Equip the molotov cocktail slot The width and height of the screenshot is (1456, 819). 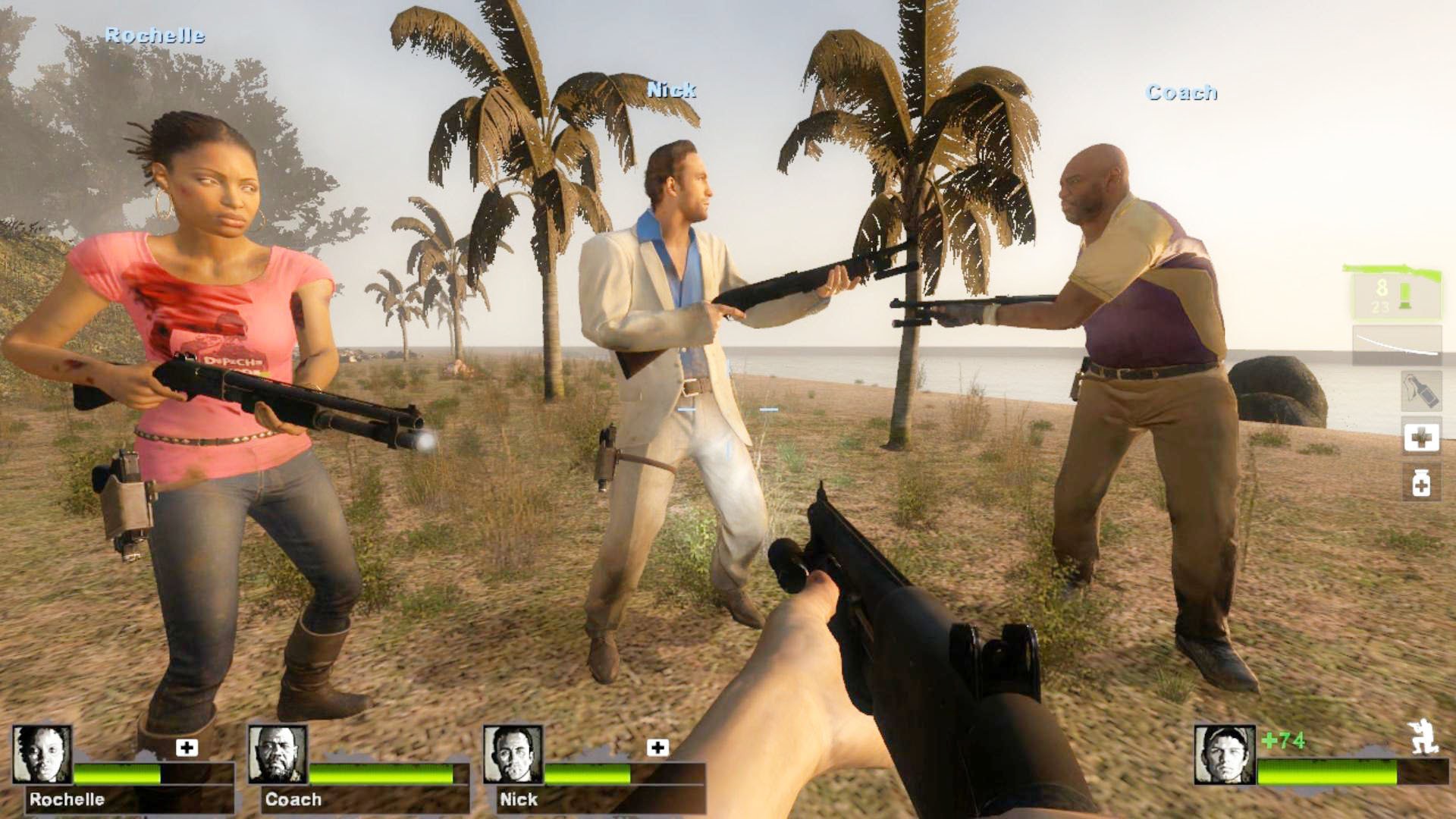point(1420,391)
